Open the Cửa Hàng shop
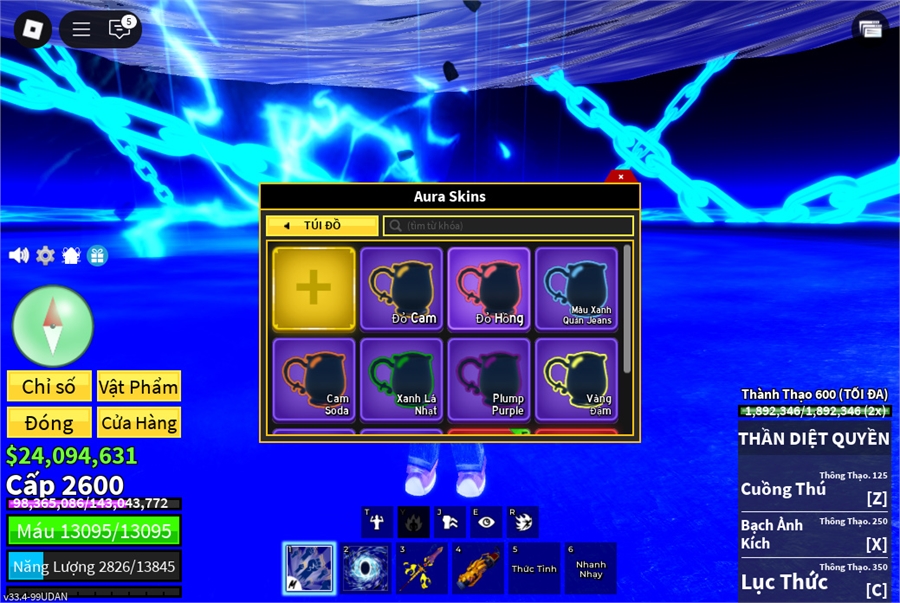This screenshot has height=603, width=900. pos(139,423)
